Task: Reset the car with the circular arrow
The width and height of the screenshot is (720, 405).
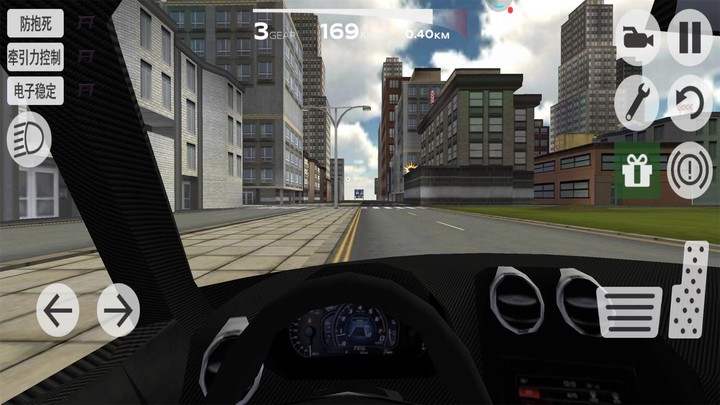Action: (690, 102)
